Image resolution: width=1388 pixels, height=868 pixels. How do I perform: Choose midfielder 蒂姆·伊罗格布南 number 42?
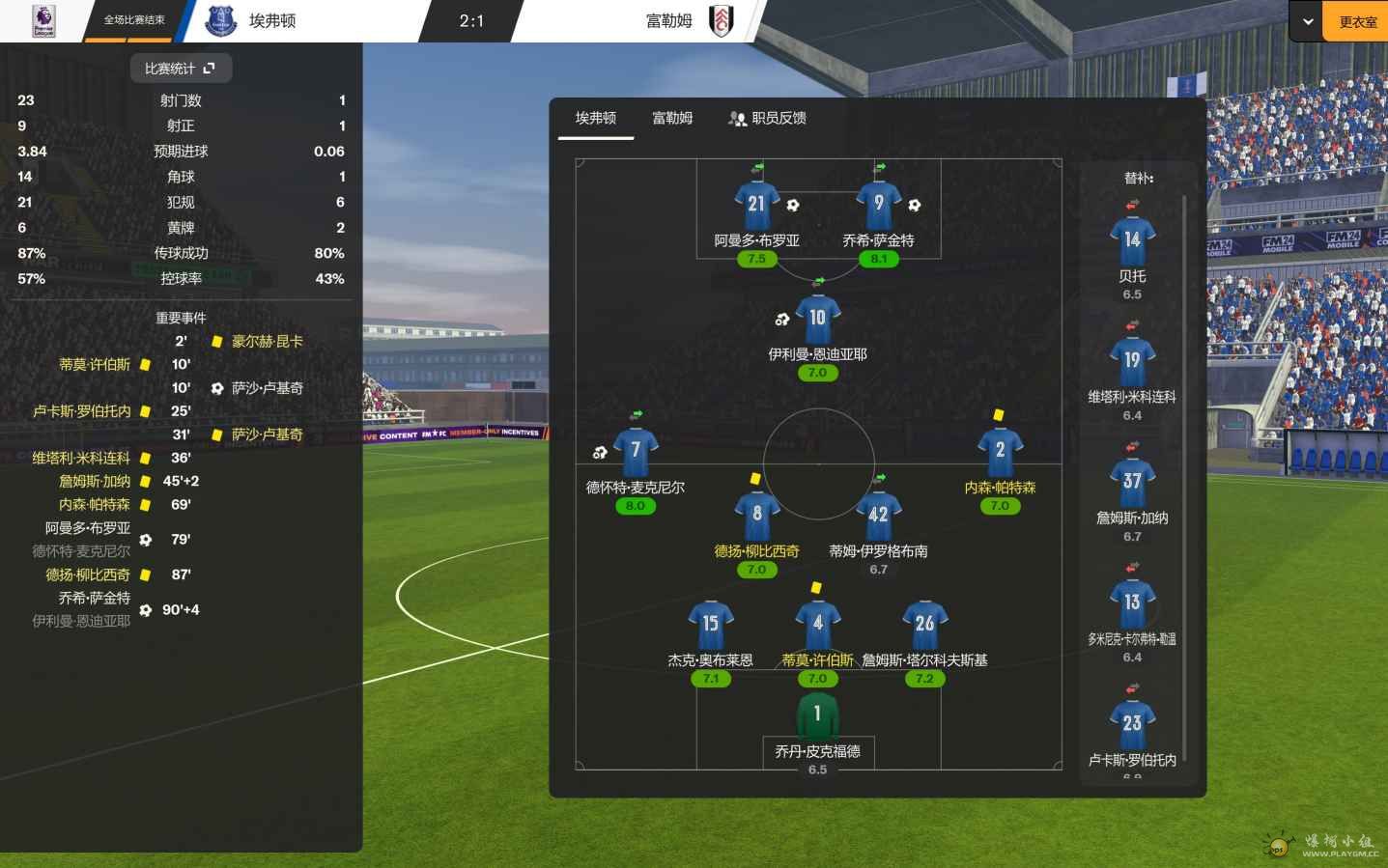[878, 515]
